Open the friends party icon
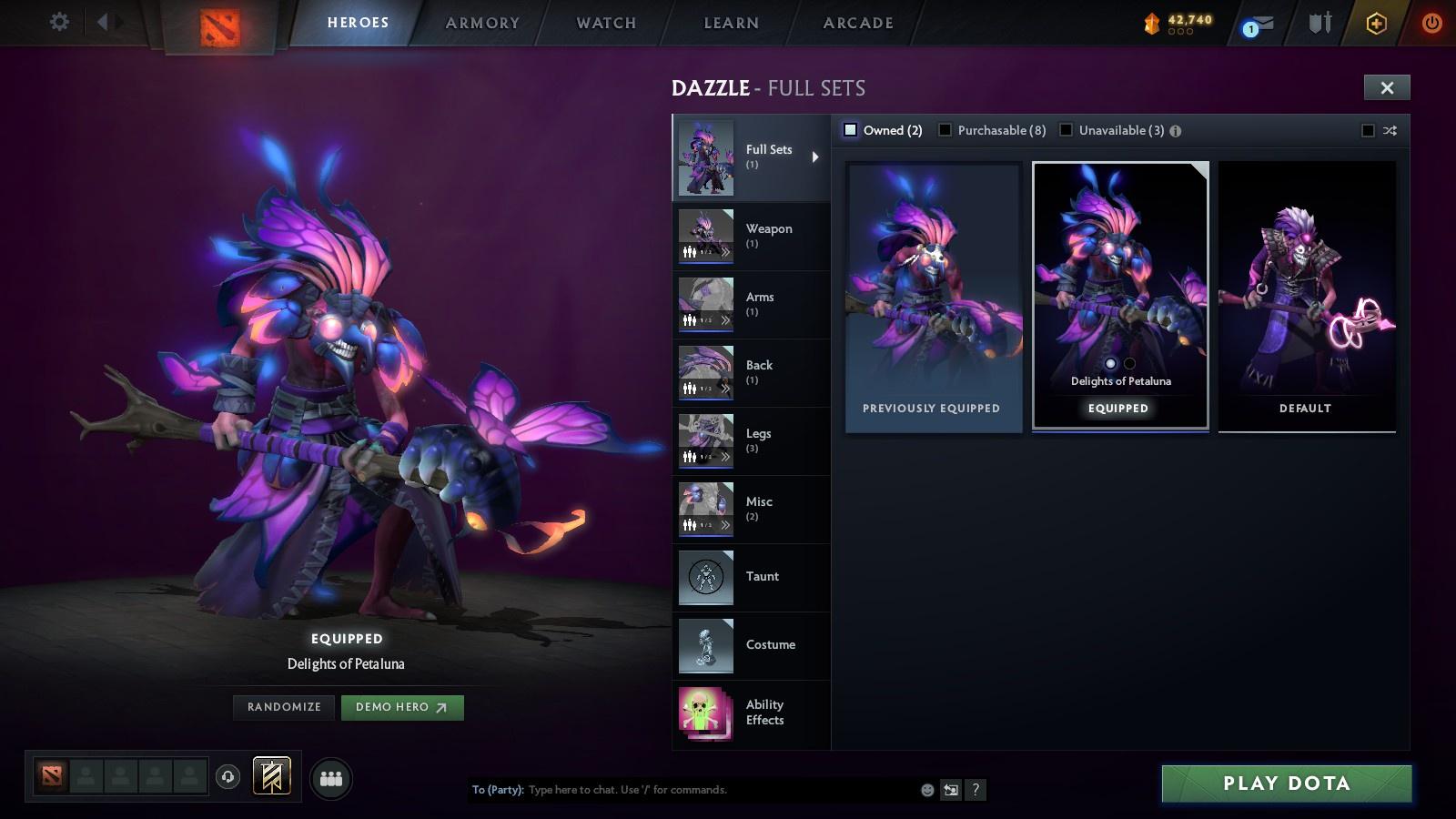This screenshot has height=819, width=1456. (330, 778)
